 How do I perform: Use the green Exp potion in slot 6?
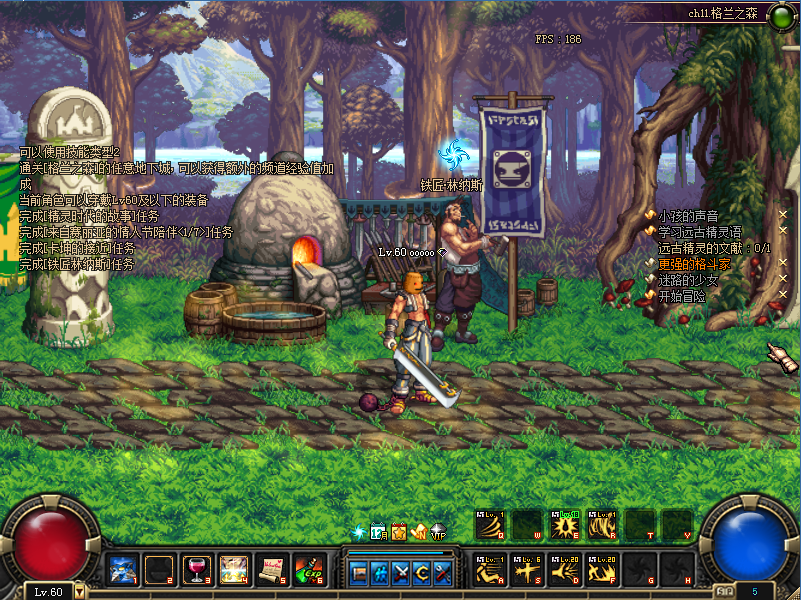pyautogui.click(x=307, y=570)
